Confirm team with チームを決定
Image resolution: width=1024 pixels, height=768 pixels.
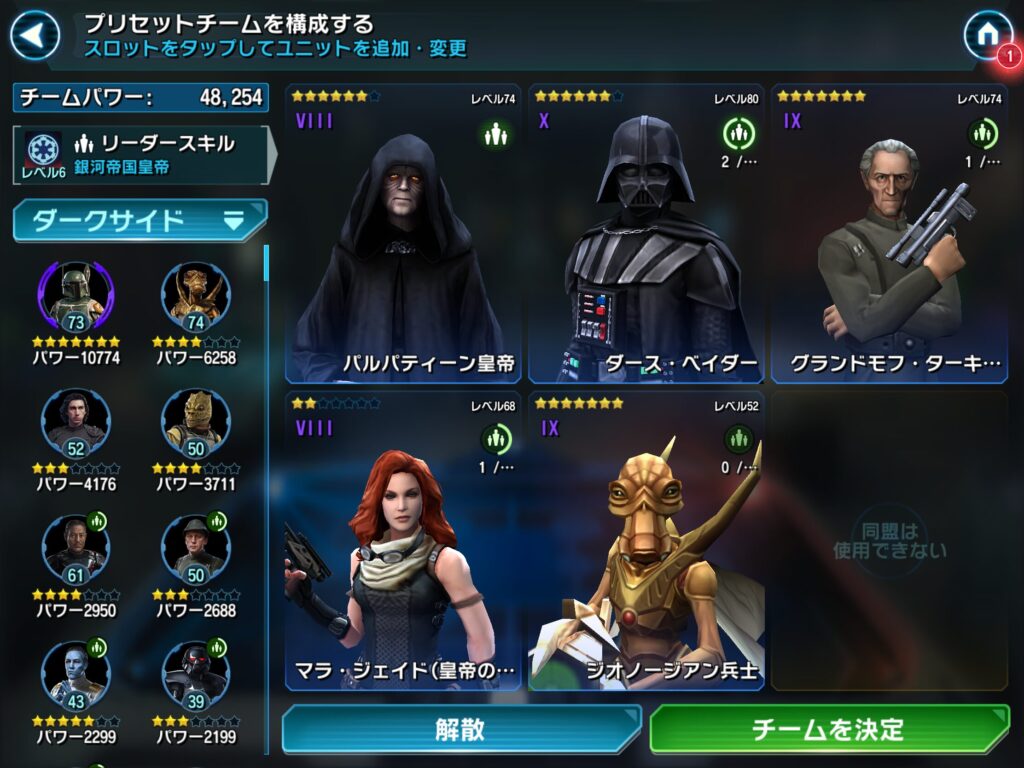[x=829, y=729]
